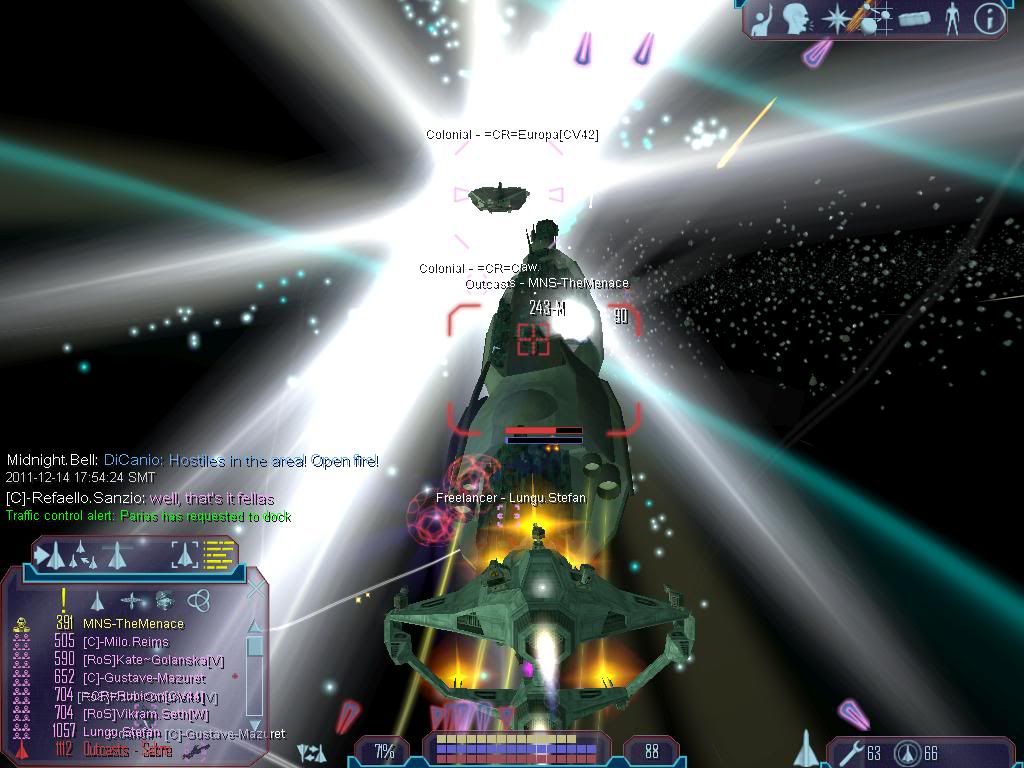
Task: Filter contacts by the interlocked rings icon
Action: click(x=199, y=600)
